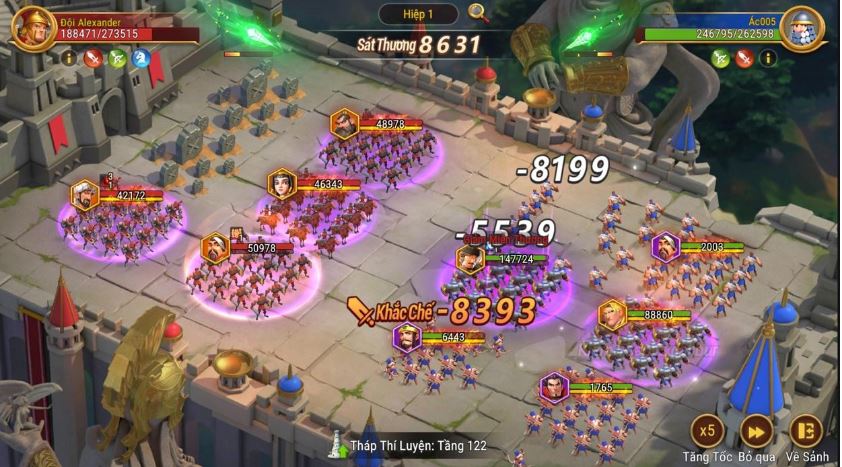Open the info icon under Ác005
This screenshot has width=842, height=467.
click(767, 58)
